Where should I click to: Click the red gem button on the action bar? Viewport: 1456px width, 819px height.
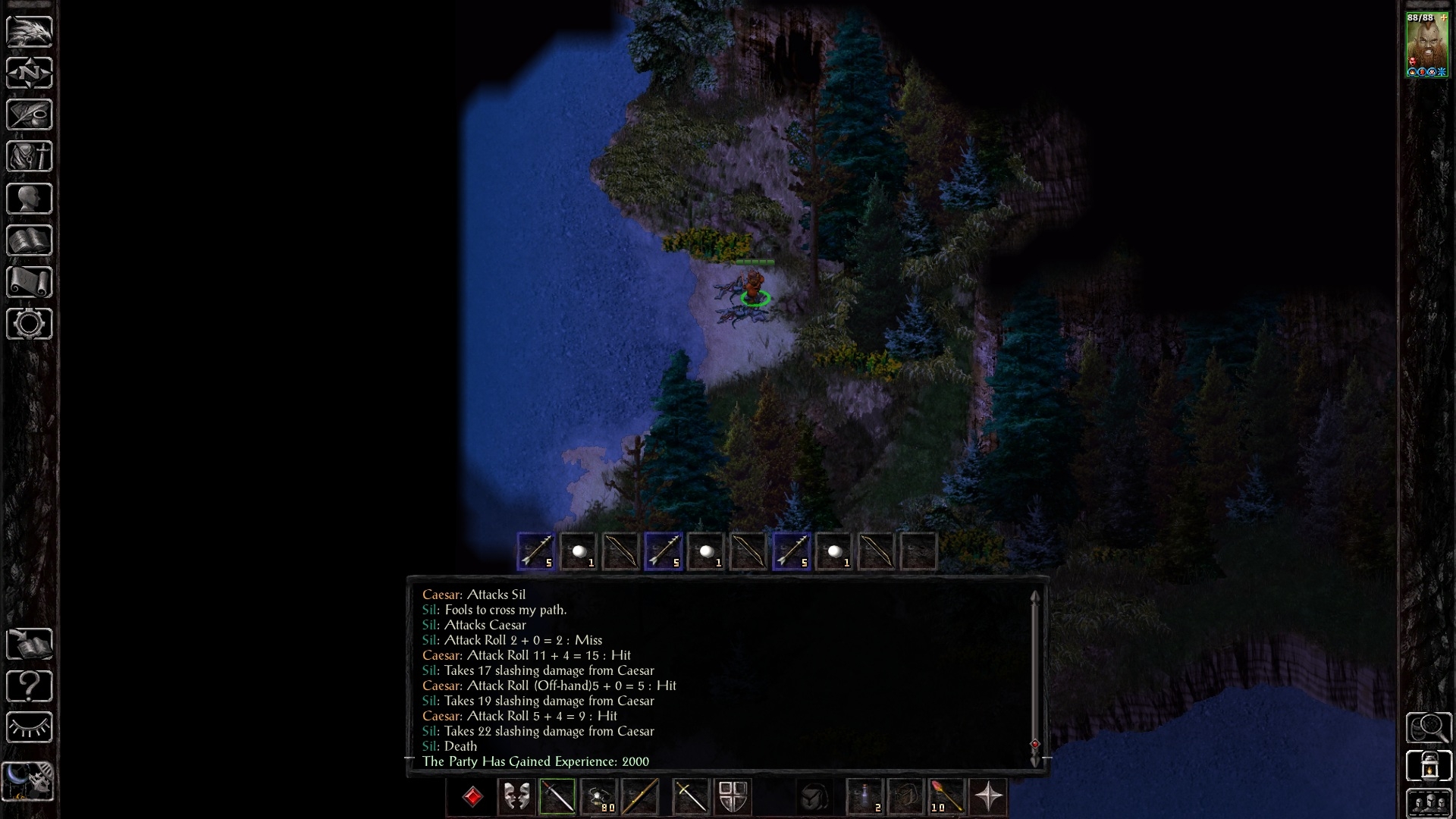click(473, 797)
